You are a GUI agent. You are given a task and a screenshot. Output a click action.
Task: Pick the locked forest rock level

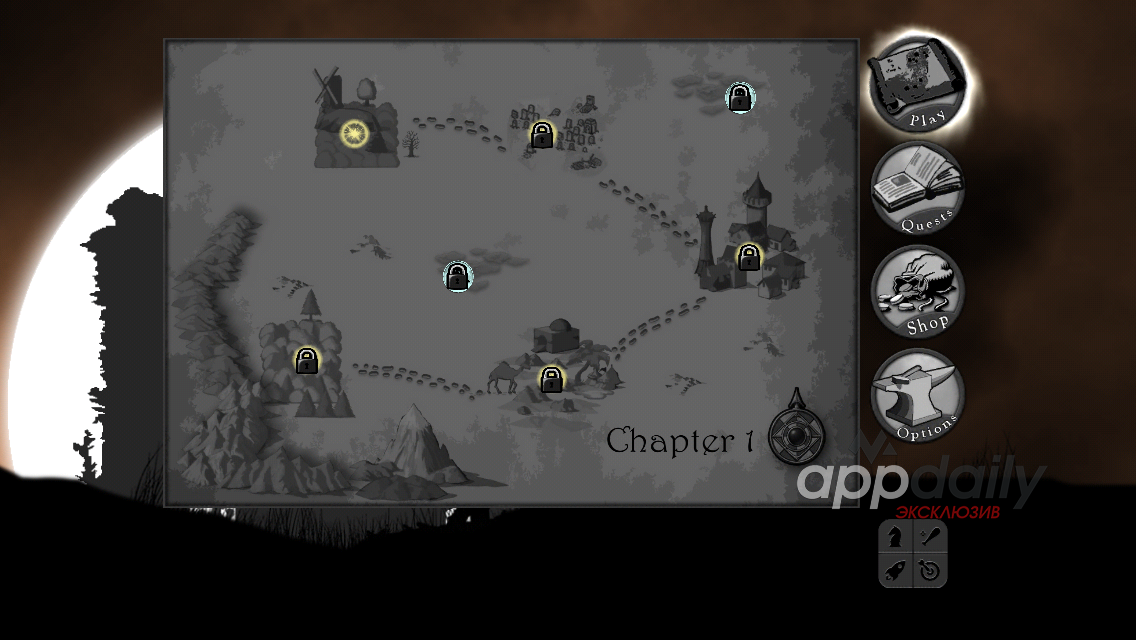[x=307, y=360]
